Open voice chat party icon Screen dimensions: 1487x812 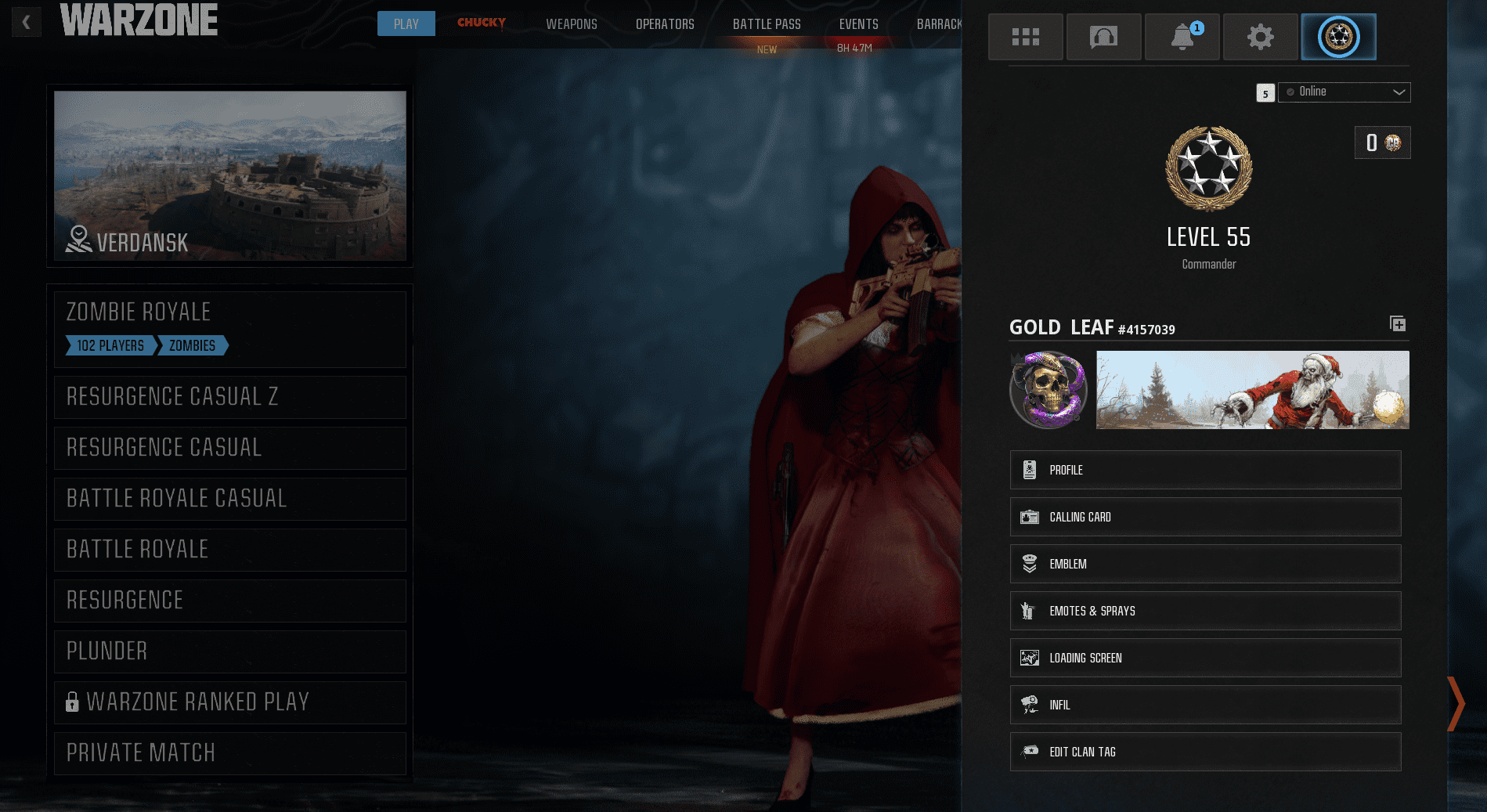(x=1103, y=36)
